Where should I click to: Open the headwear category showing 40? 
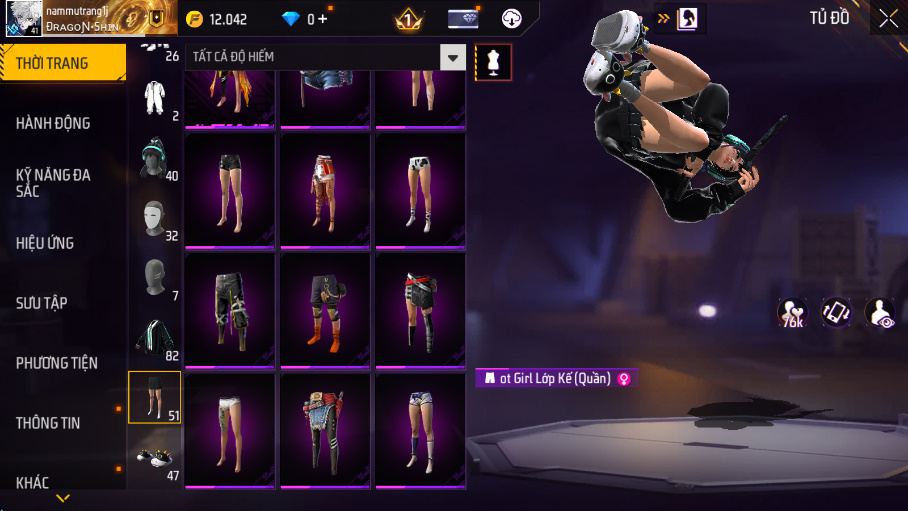pyautogui.click(x=154, y=158)
